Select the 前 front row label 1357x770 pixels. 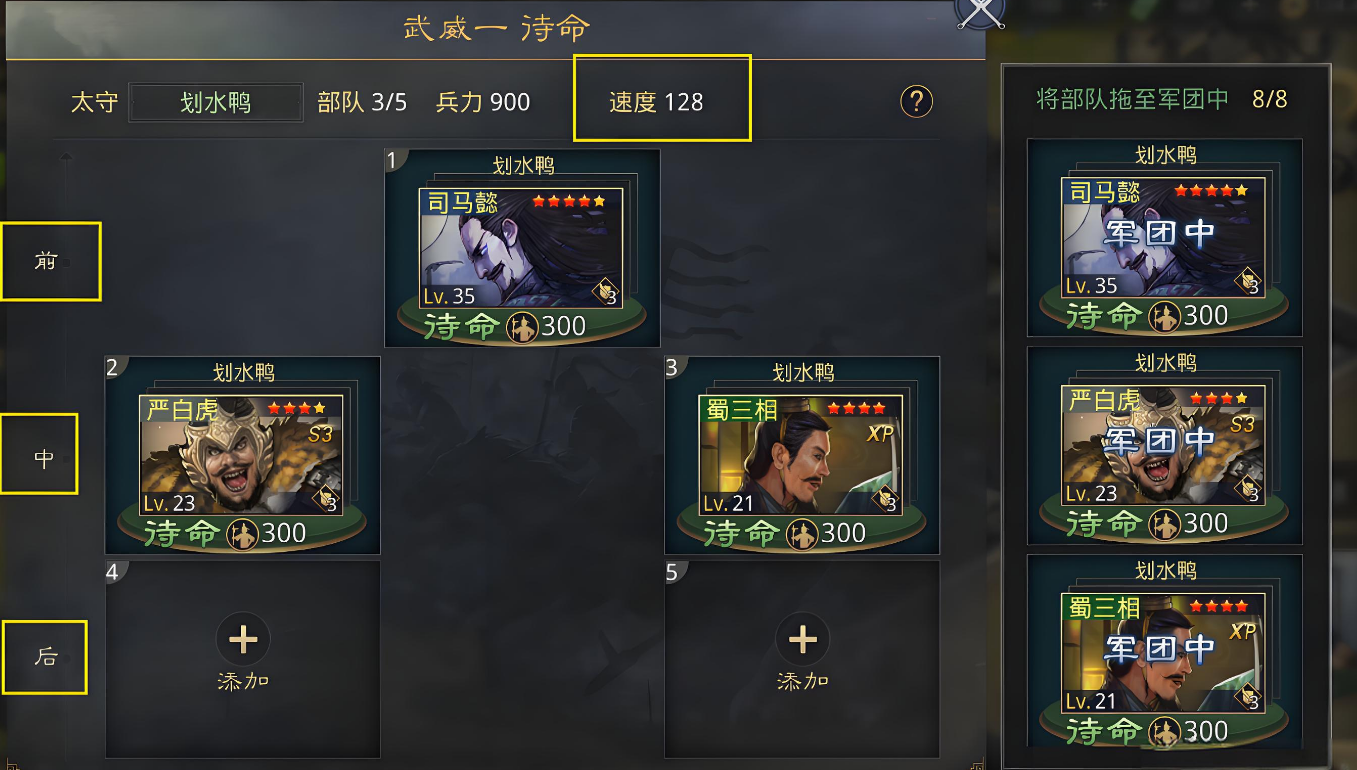(50, 262)
